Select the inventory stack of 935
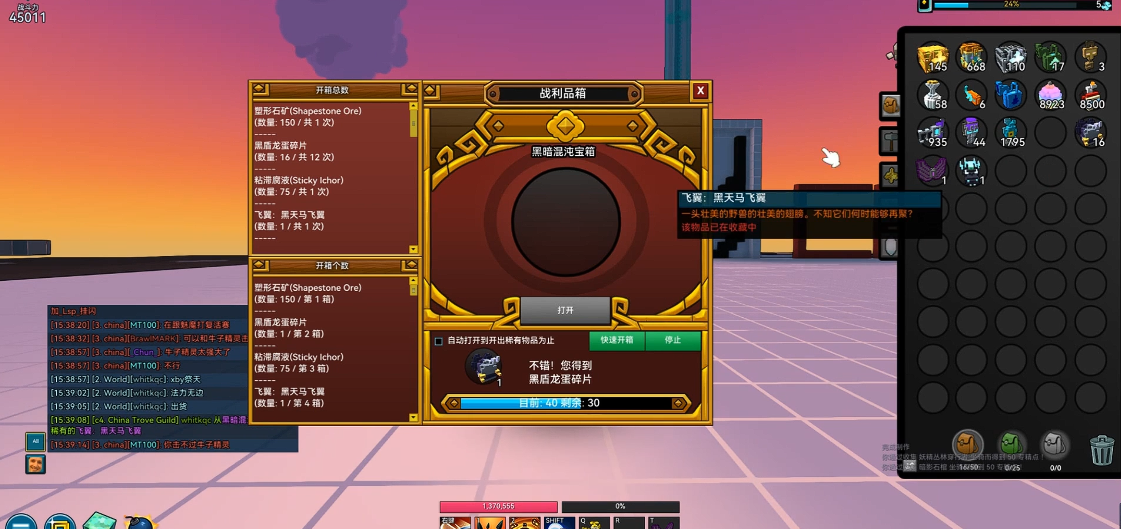1121x529 pixels. point(933,132)
